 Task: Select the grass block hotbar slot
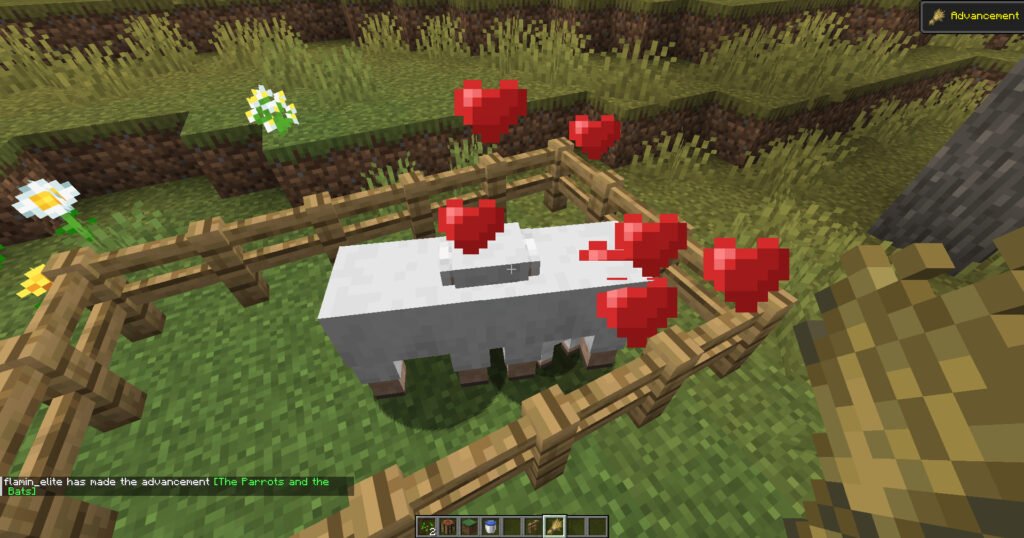pos(468,526)
